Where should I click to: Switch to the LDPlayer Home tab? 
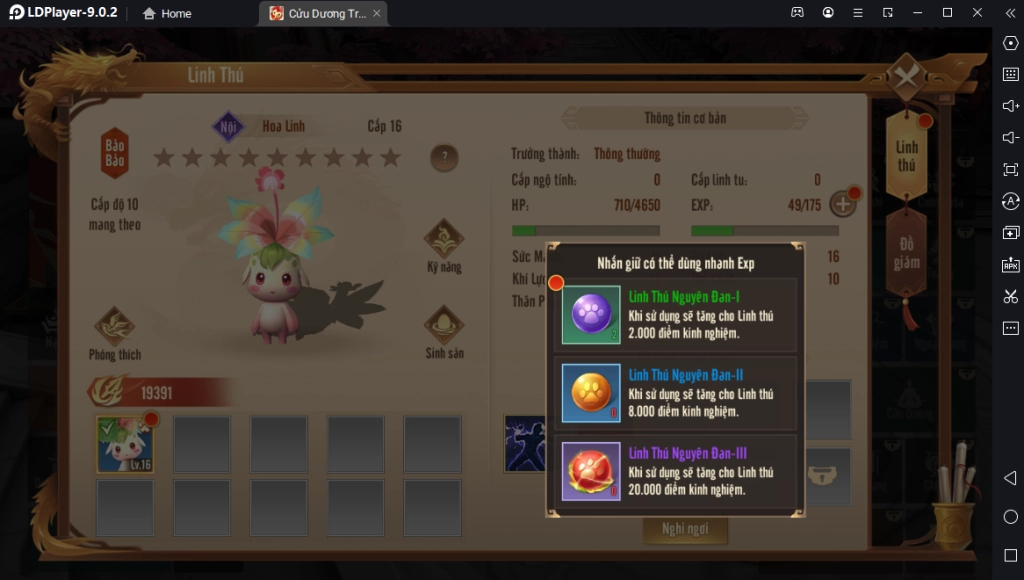166,14
